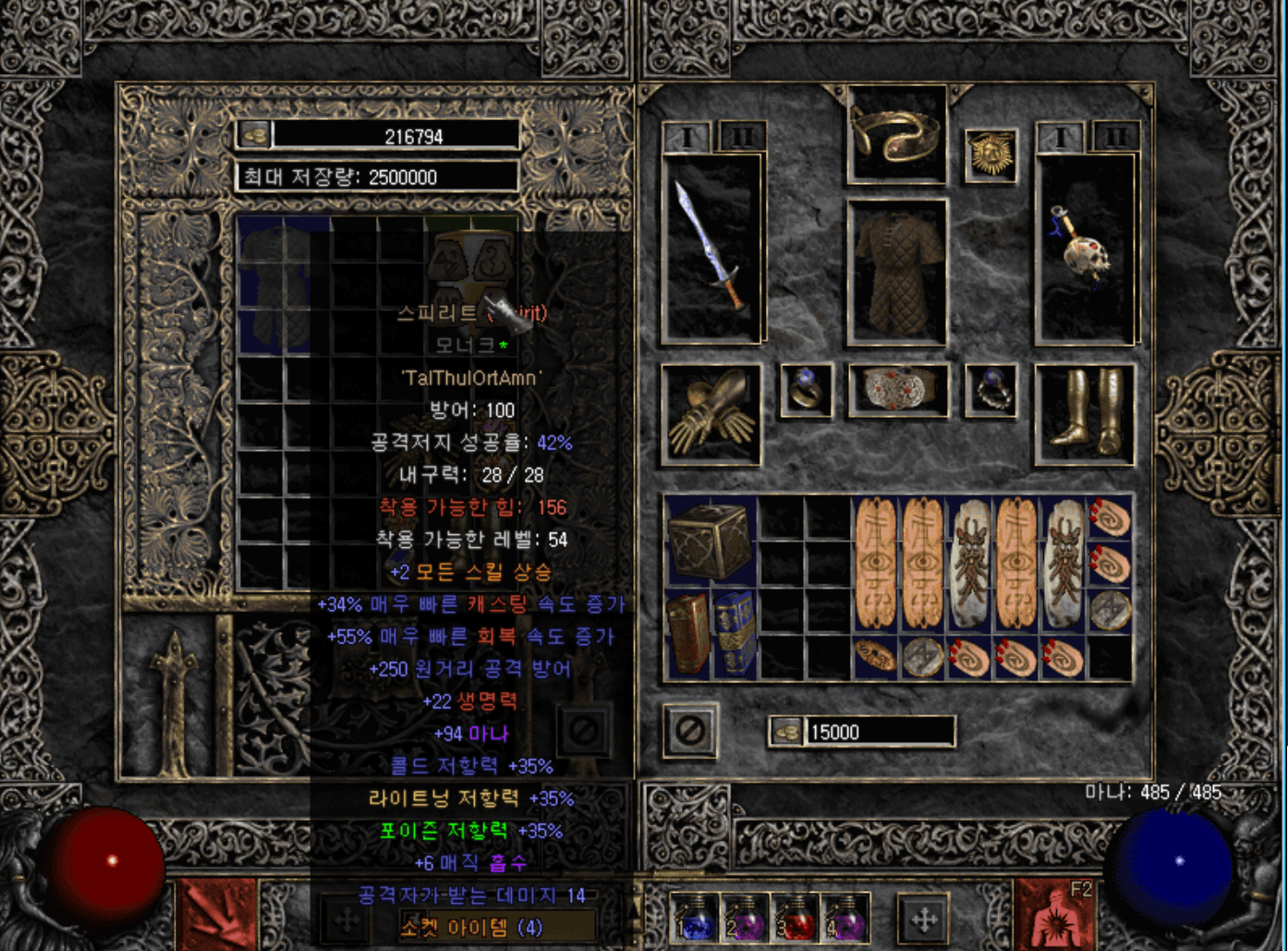Click the inventory gold drop button
This screenshot has width=1288, height=951.
click(x=786, y=732)
